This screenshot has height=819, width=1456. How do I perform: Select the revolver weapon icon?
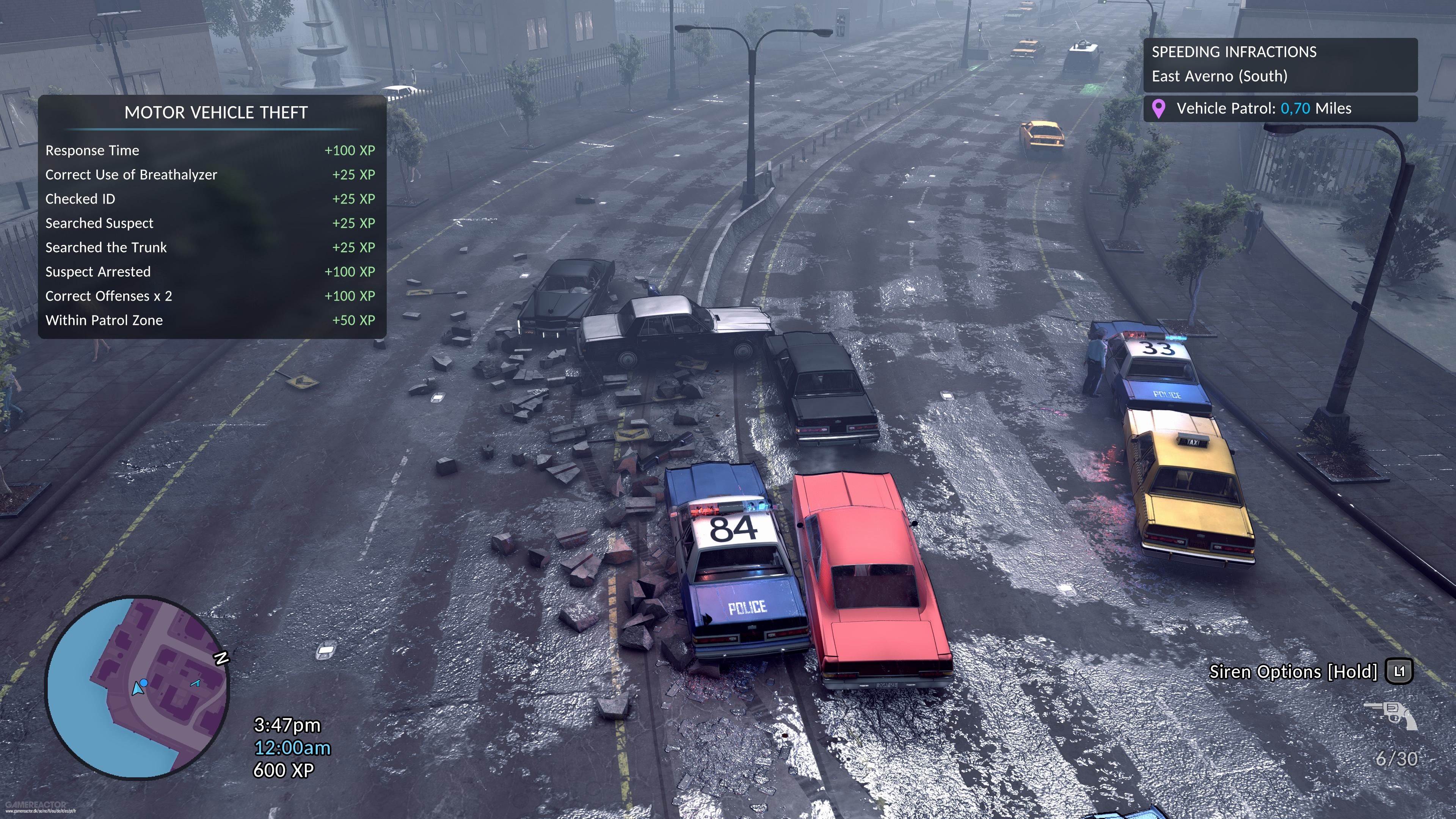coord(1391,714)
